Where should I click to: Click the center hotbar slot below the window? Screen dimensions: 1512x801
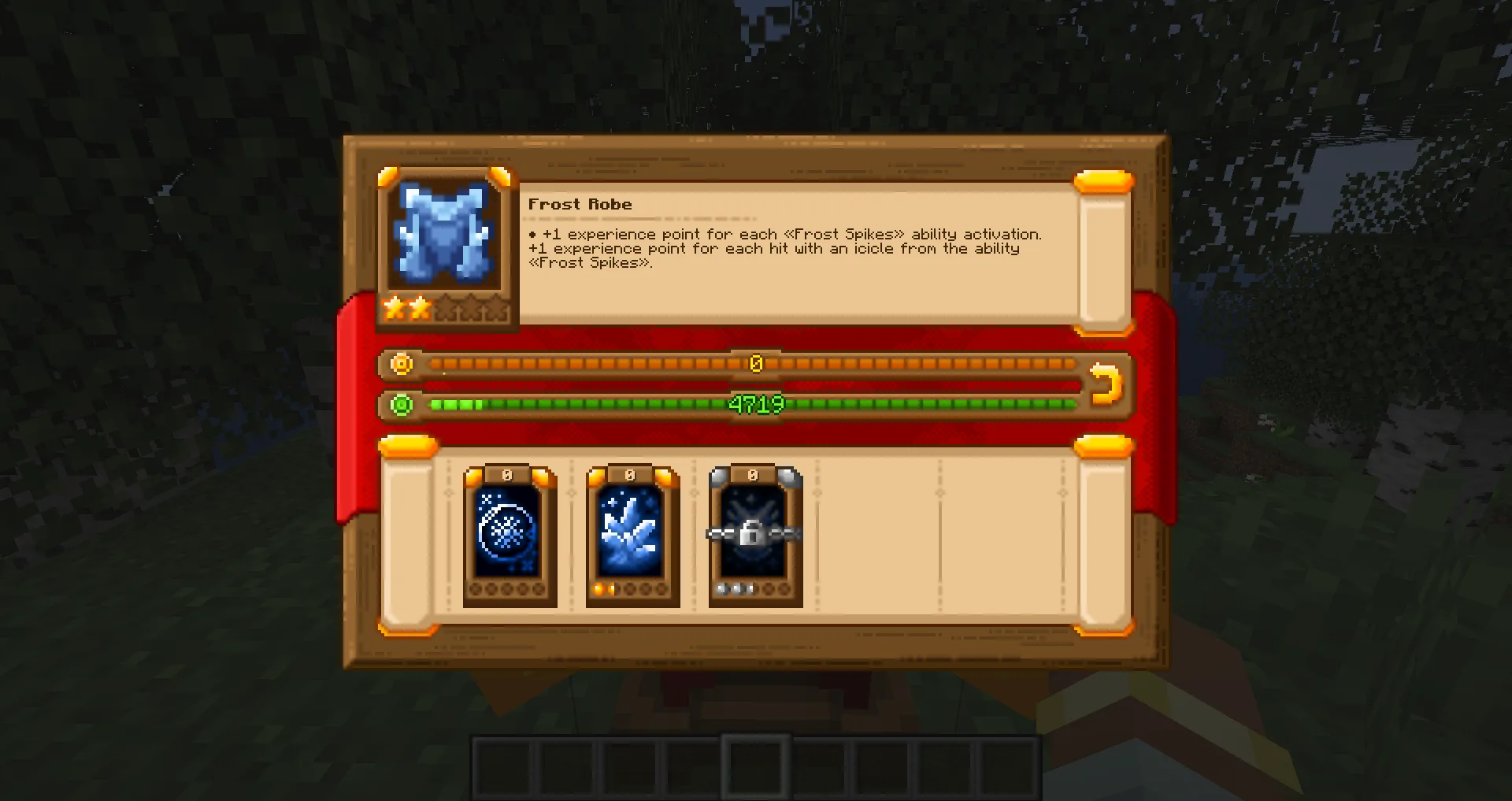click(x=756, y=766)
